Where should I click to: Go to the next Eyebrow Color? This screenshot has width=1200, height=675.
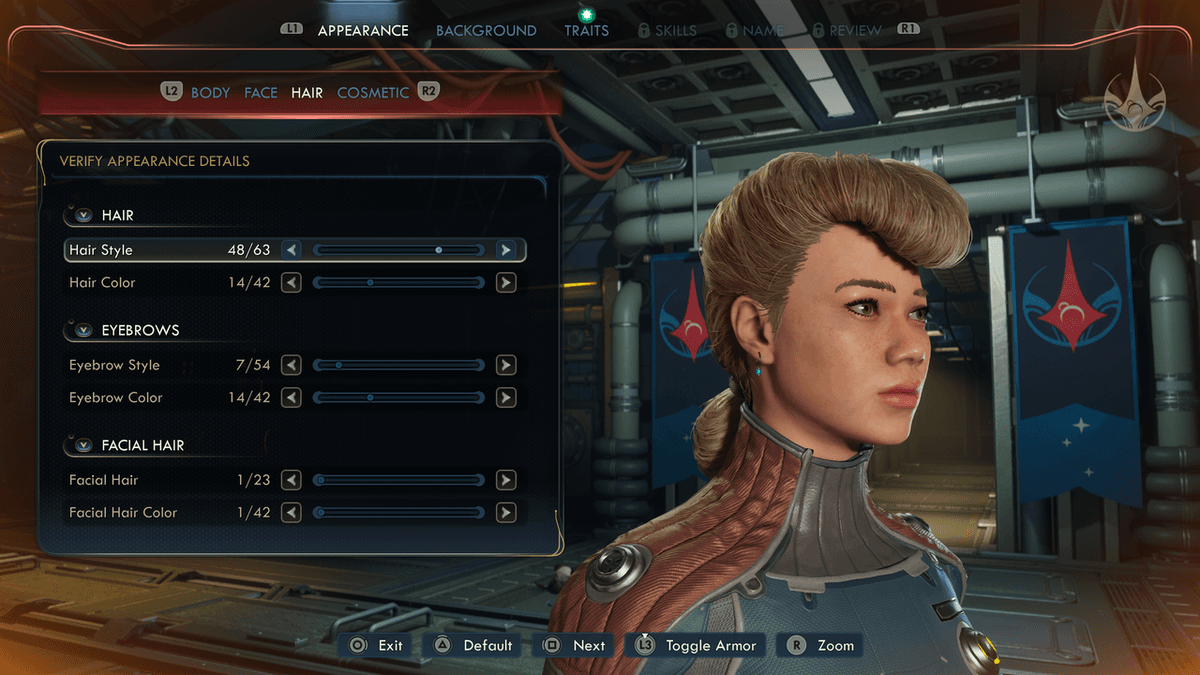coord(506,398)
